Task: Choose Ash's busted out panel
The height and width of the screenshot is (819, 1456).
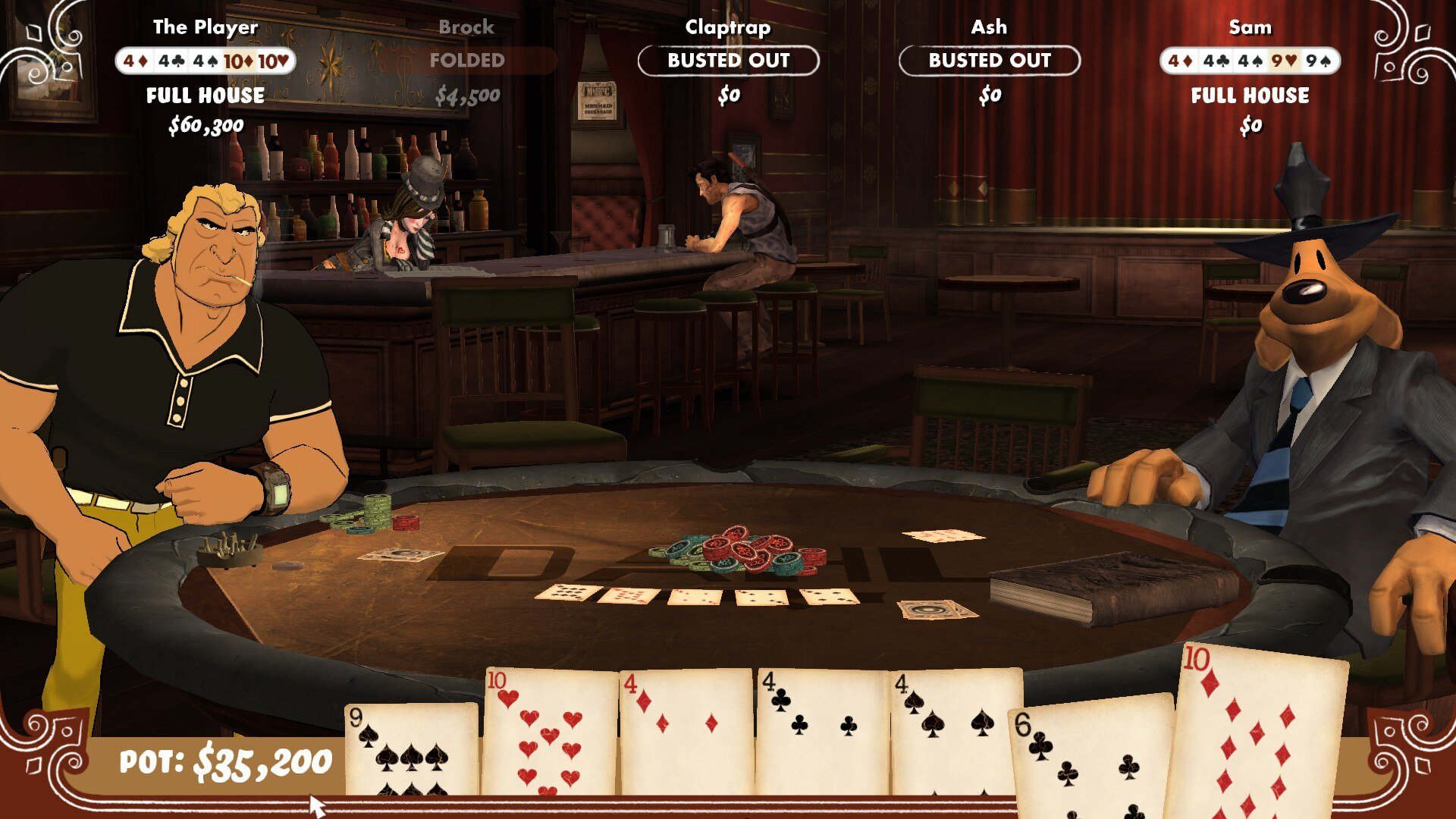Action: 989,61
